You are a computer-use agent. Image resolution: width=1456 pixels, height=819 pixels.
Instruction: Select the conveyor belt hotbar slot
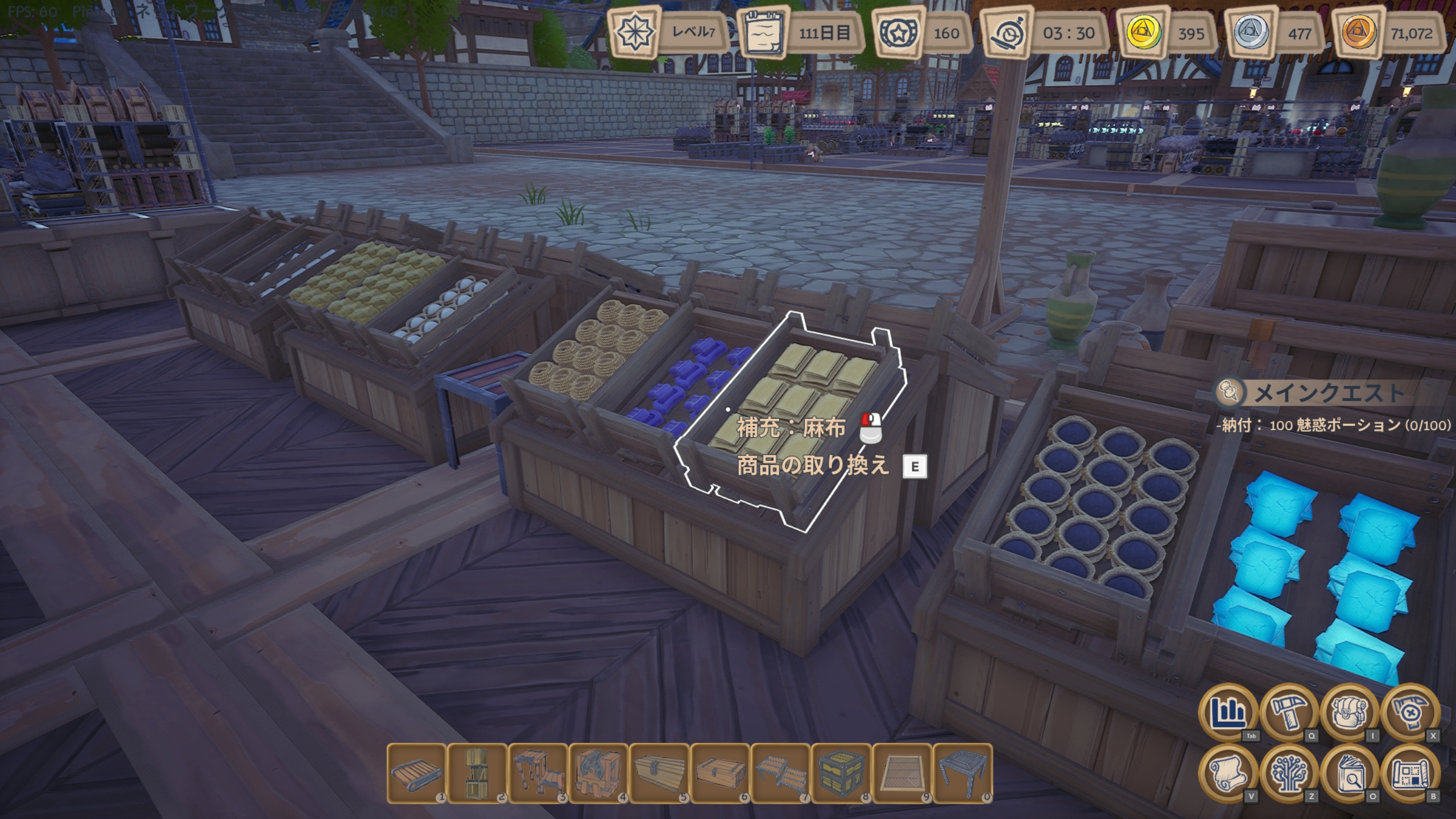point(416,773)
